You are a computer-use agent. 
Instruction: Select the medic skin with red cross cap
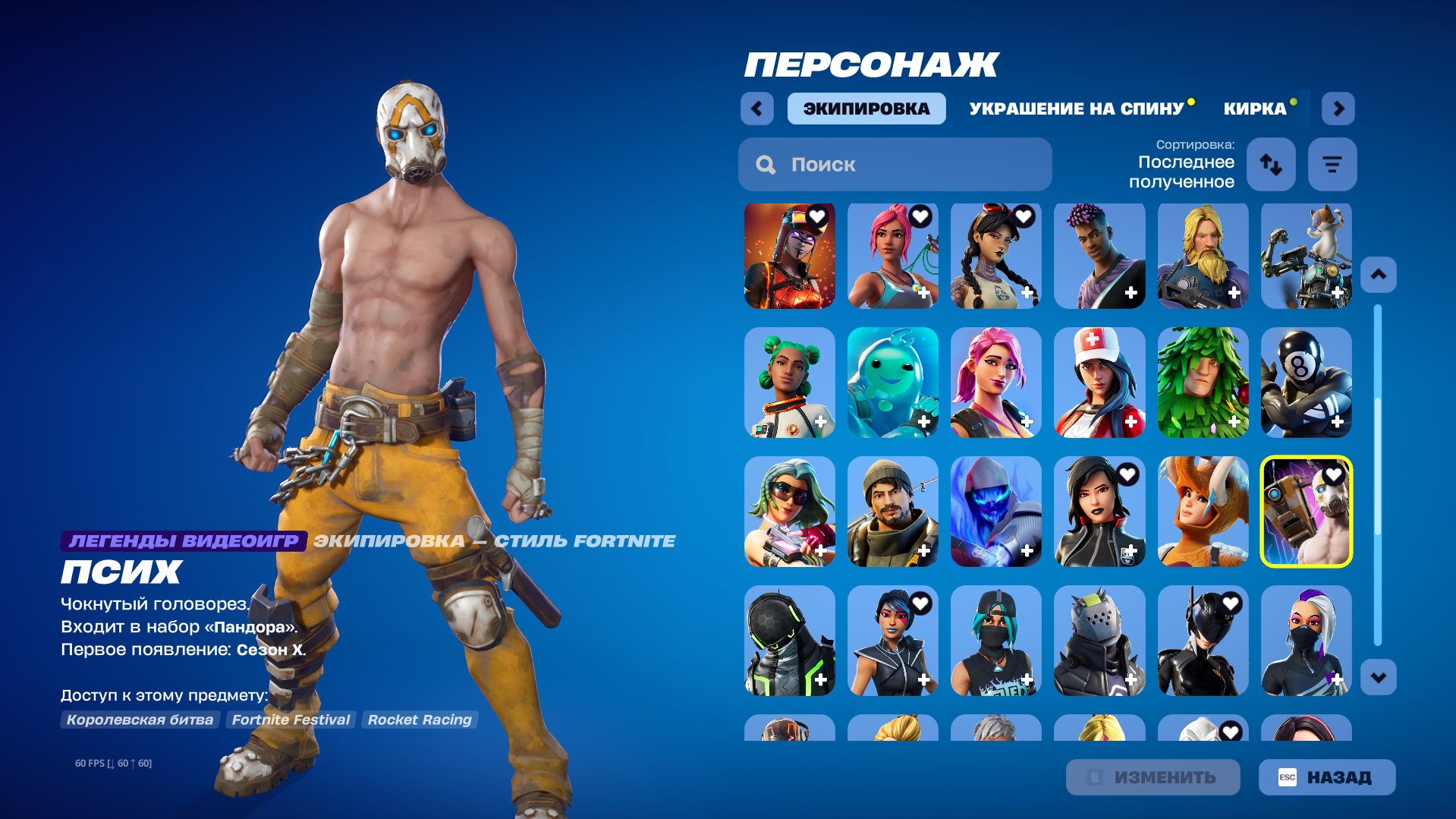(x=1099, y=383)
